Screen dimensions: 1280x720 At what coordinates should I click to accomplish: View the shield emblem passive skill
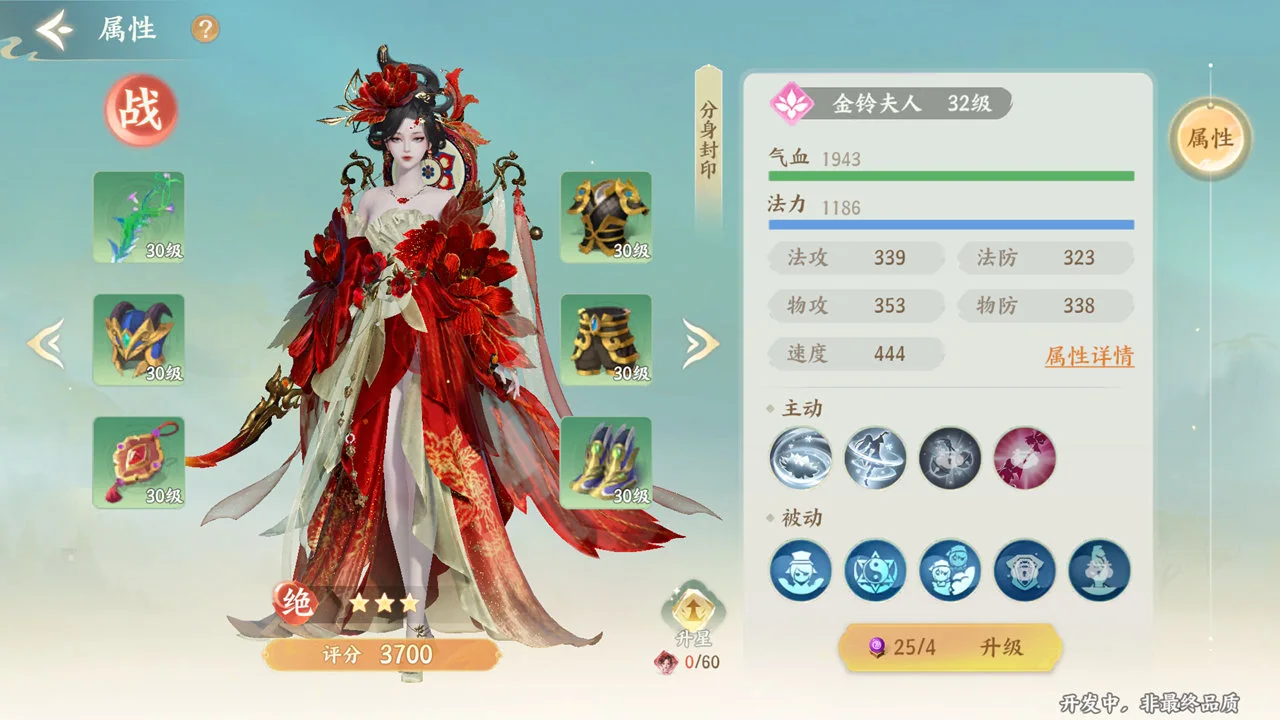[1025, 570]
